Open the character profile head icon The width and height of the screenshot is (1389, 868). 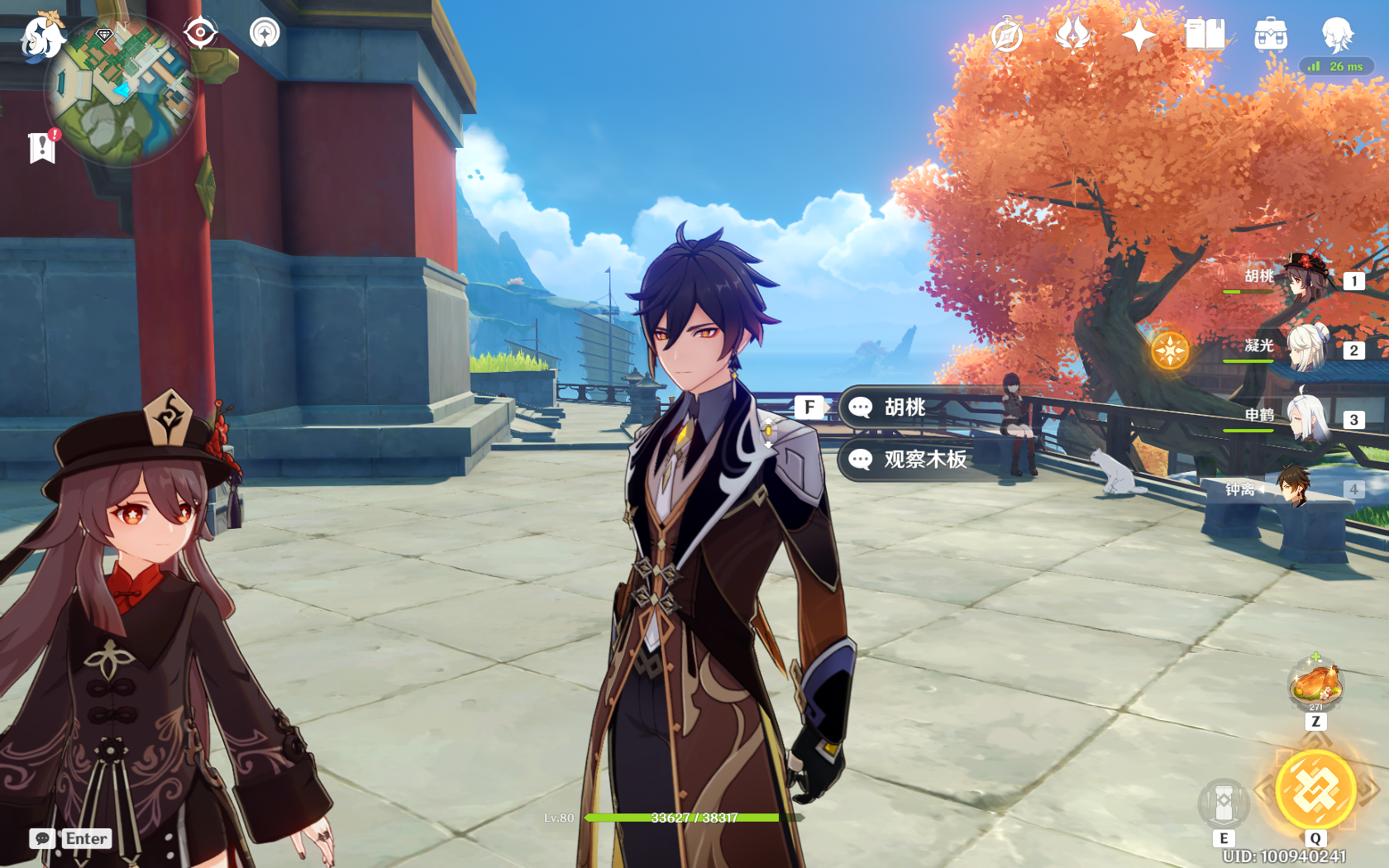pyautogui.click(x=1337, y=36)
